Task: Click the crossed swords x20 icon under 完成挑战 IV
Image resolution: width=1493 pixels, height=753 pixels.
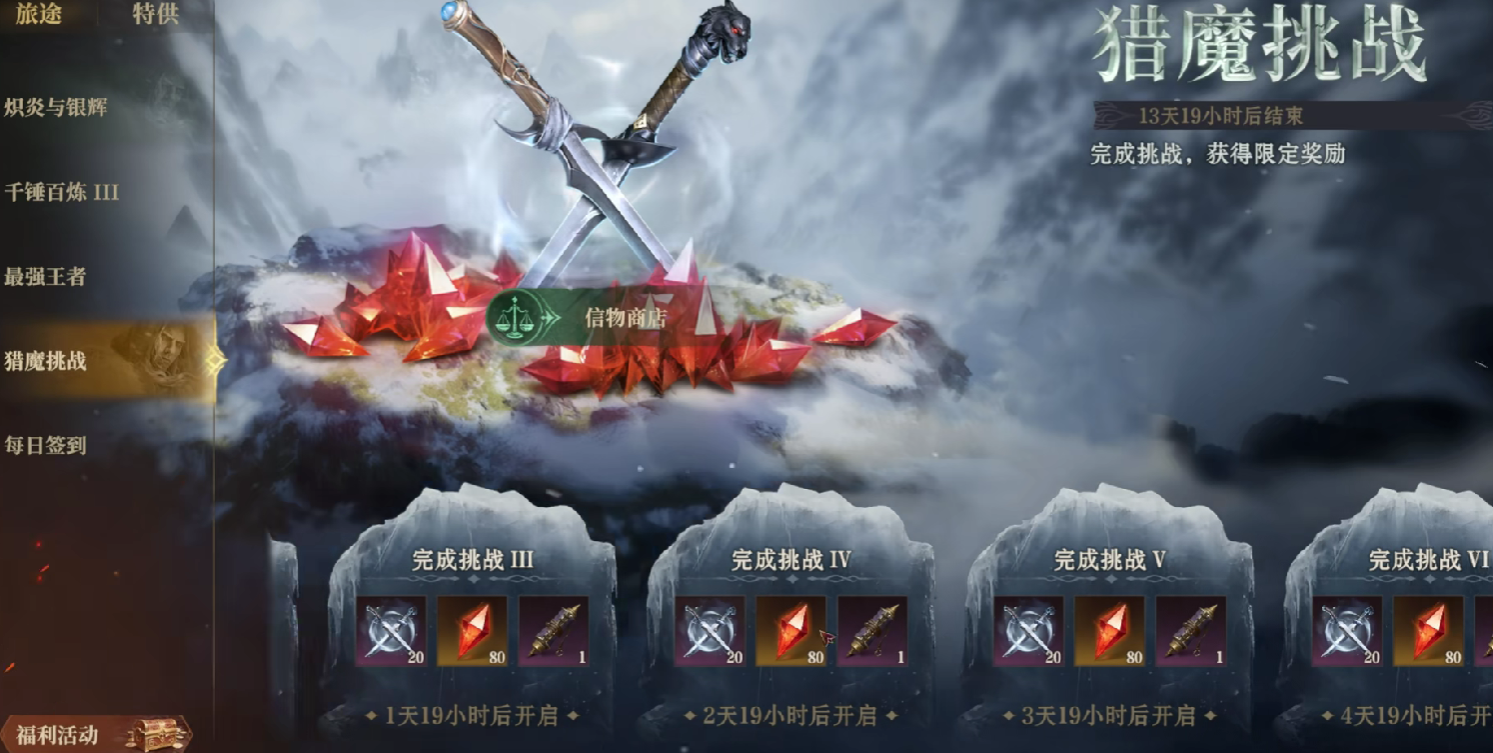Action: 710,630
